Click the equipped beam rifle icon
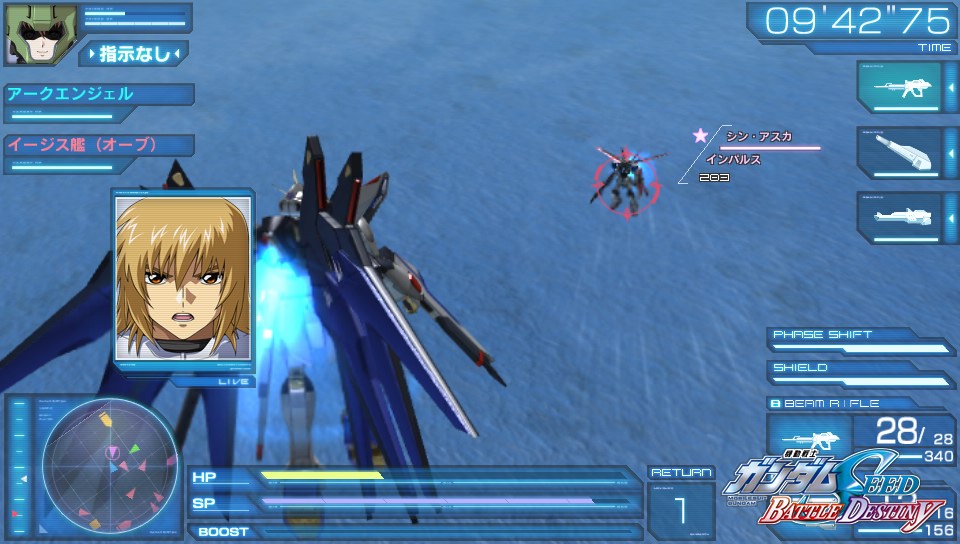The image size is (960, 544). [808, 439]
